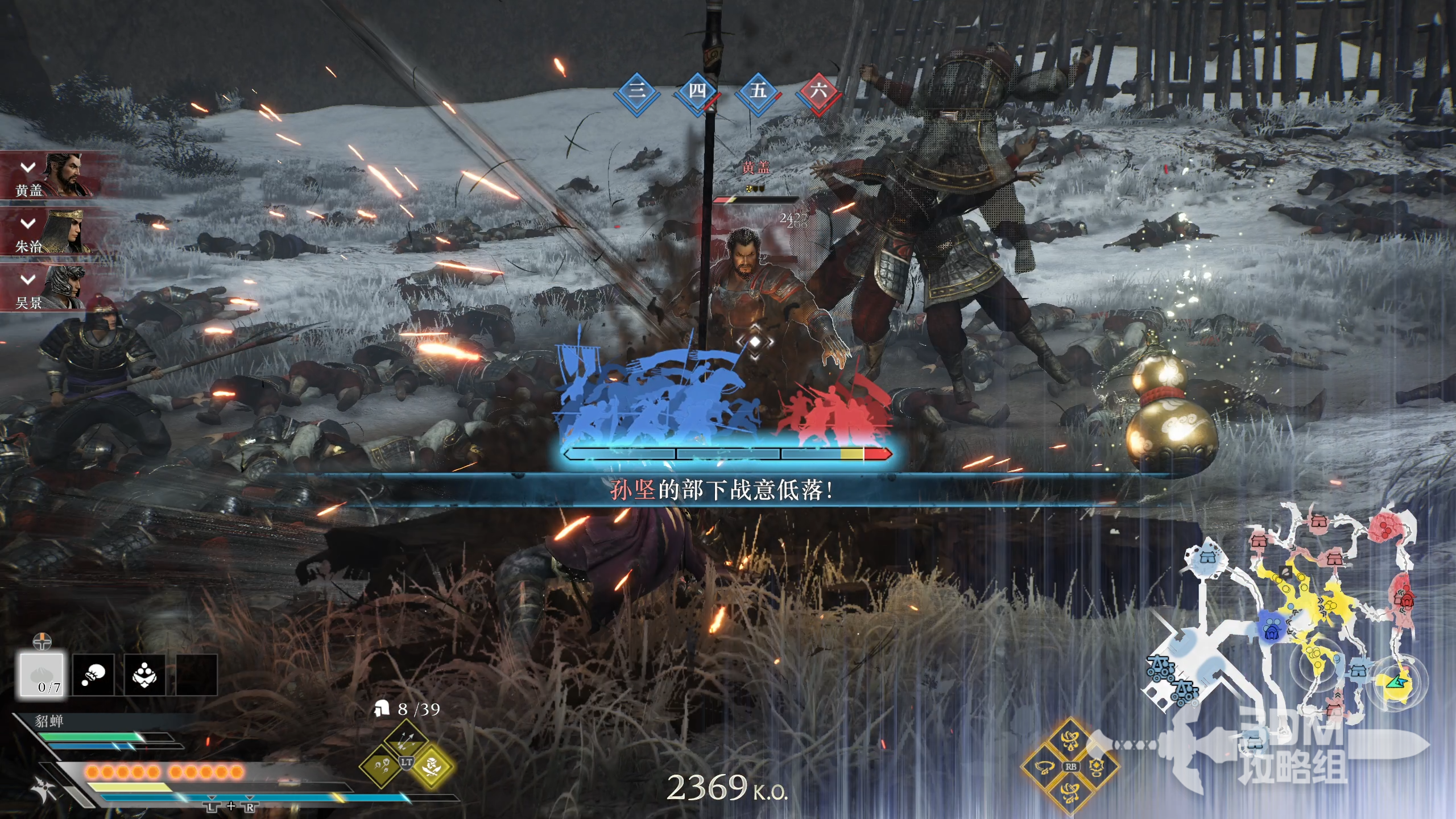The width and height of the screenshot is (1456, 819).
Task: Use the meat bun item slot
Action: pyautogui.click(x=42, y=675)
